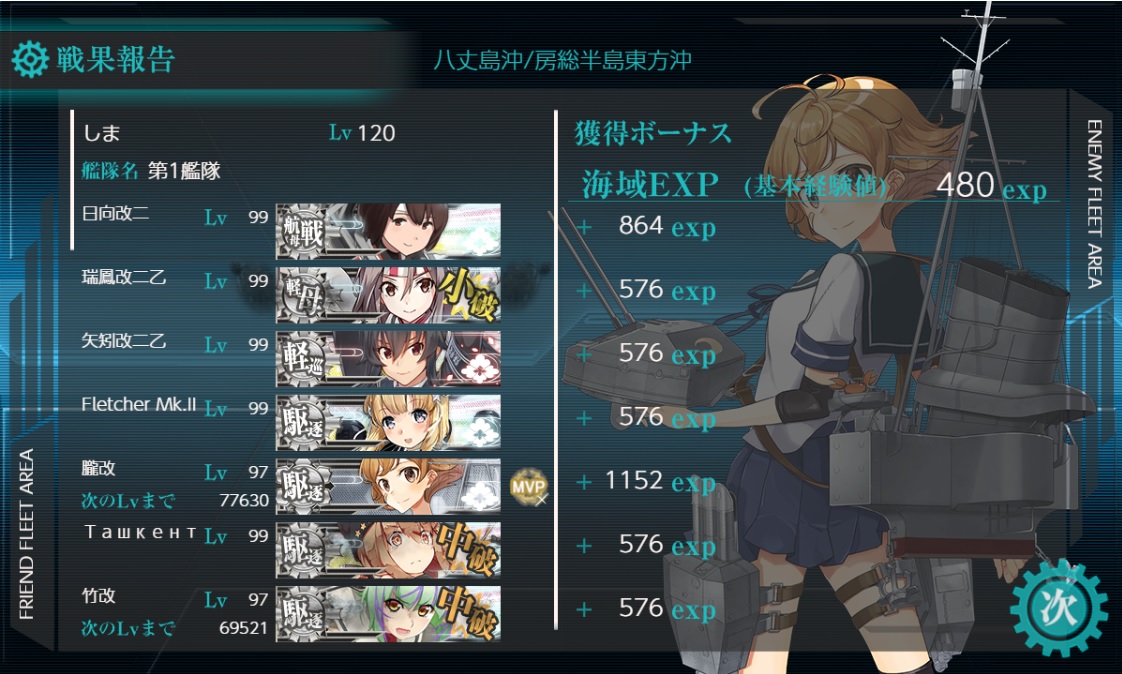The image size is (1122, 674).
Task: Choose the Ташкент ship banner
Action: [388, 548]
